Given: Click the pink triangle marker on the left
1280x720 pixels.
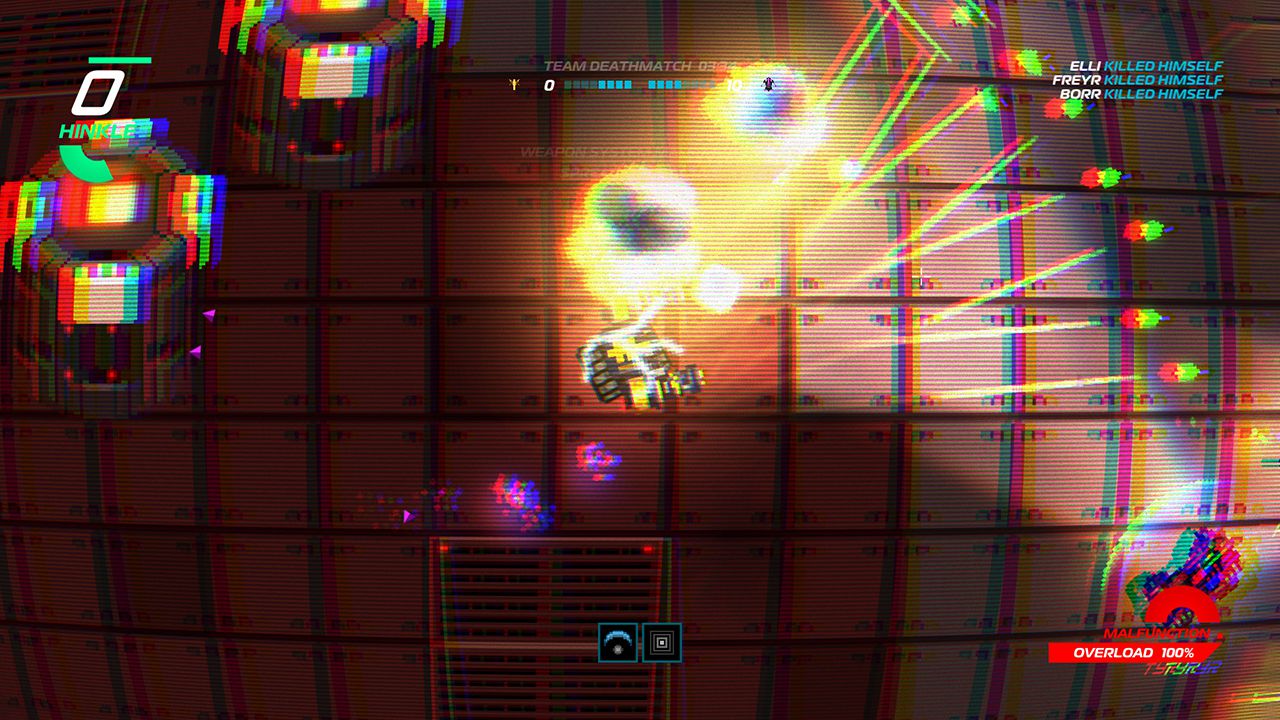Looking at the screenshot, I should pyautogui.click(x=211, y=314).
